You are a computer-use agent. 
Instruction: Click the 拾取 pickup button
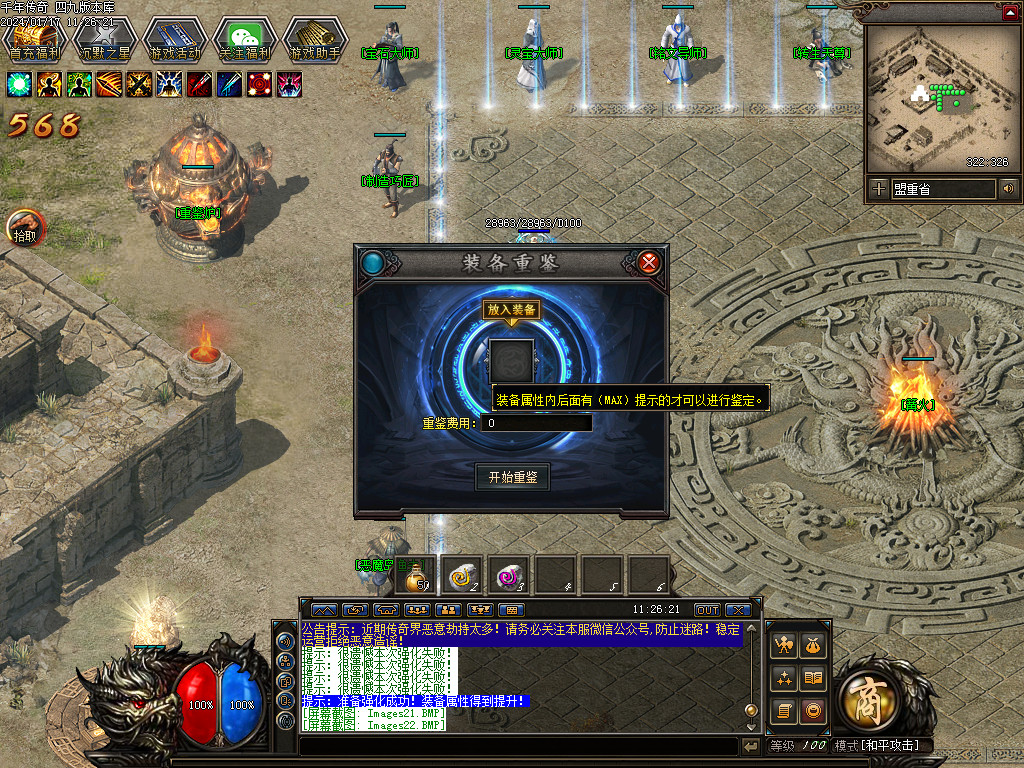pos(25,228)
